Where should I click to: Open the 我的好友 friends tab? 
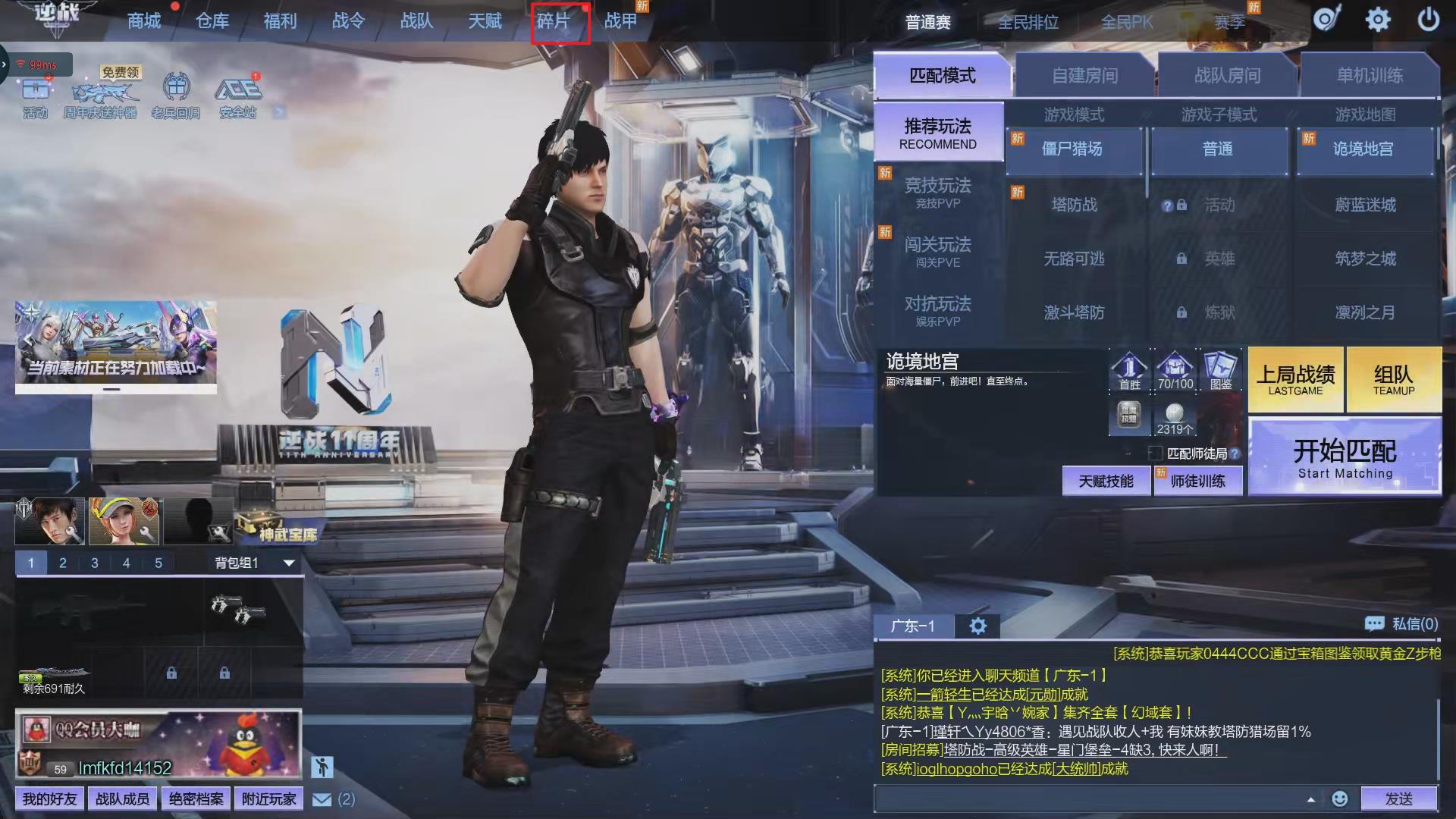coord(49,799)
